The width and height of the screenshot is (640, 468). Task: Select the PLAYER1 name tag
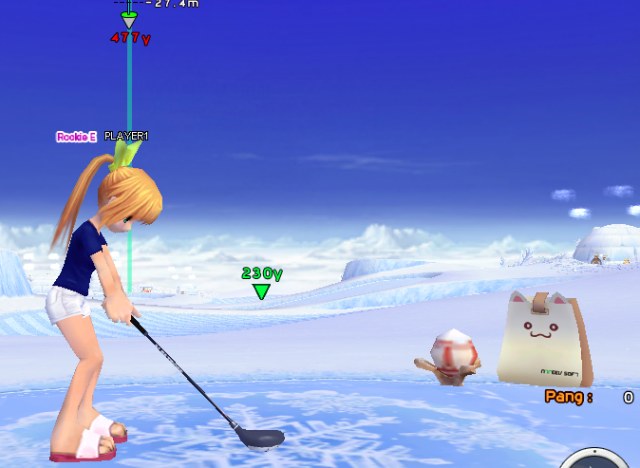[x=126, y=136]
